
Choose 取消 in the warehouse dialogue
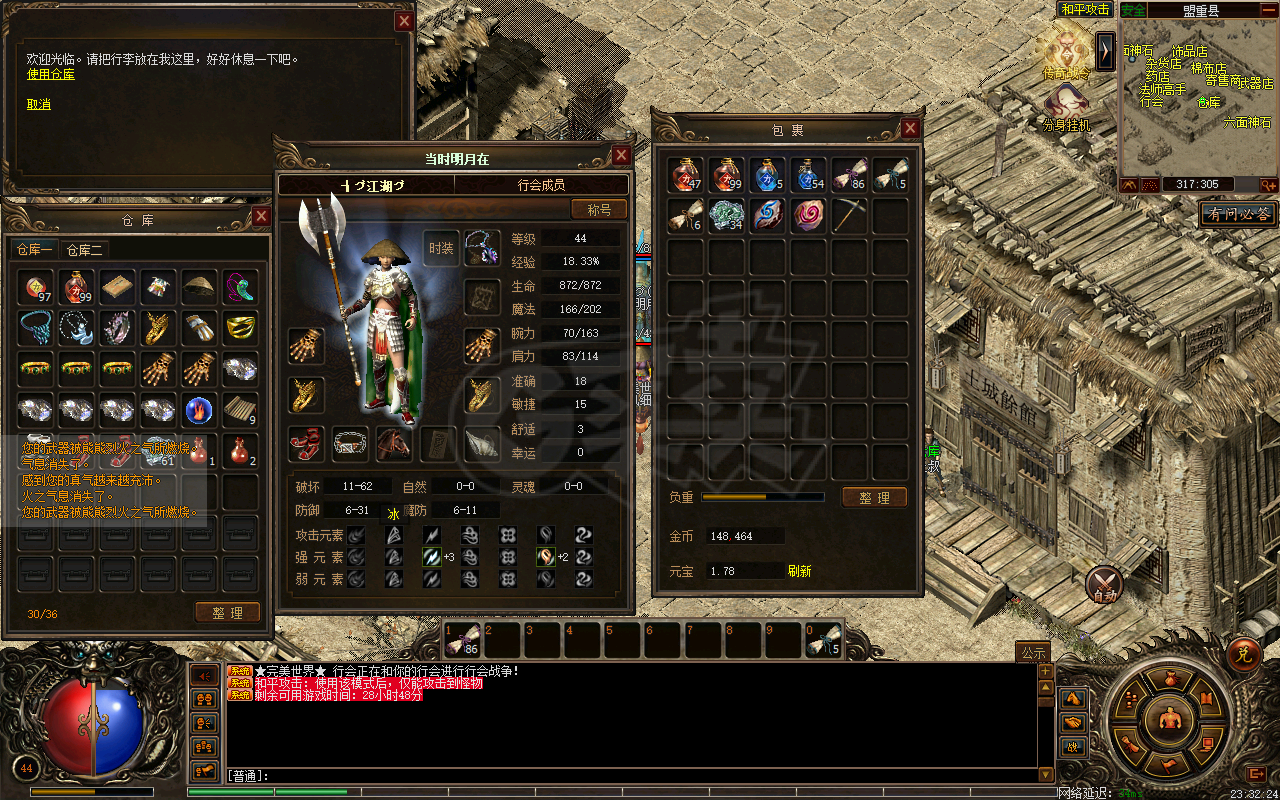(x=38, y=104)
